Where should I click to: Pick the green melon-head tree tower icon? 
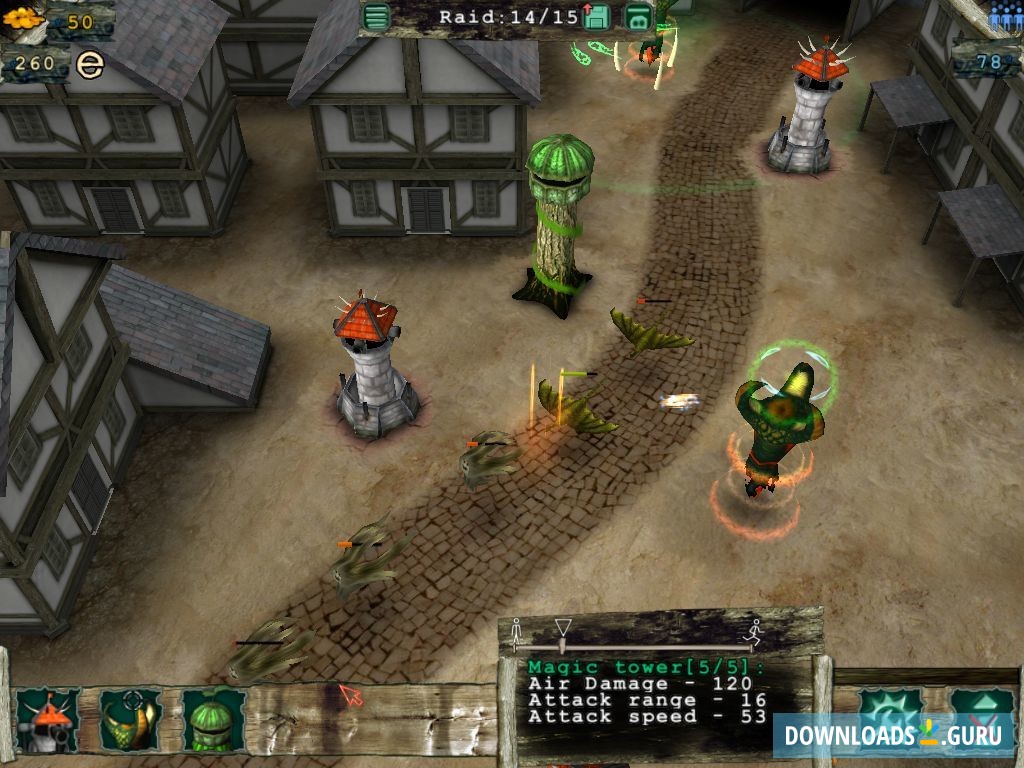213,720
